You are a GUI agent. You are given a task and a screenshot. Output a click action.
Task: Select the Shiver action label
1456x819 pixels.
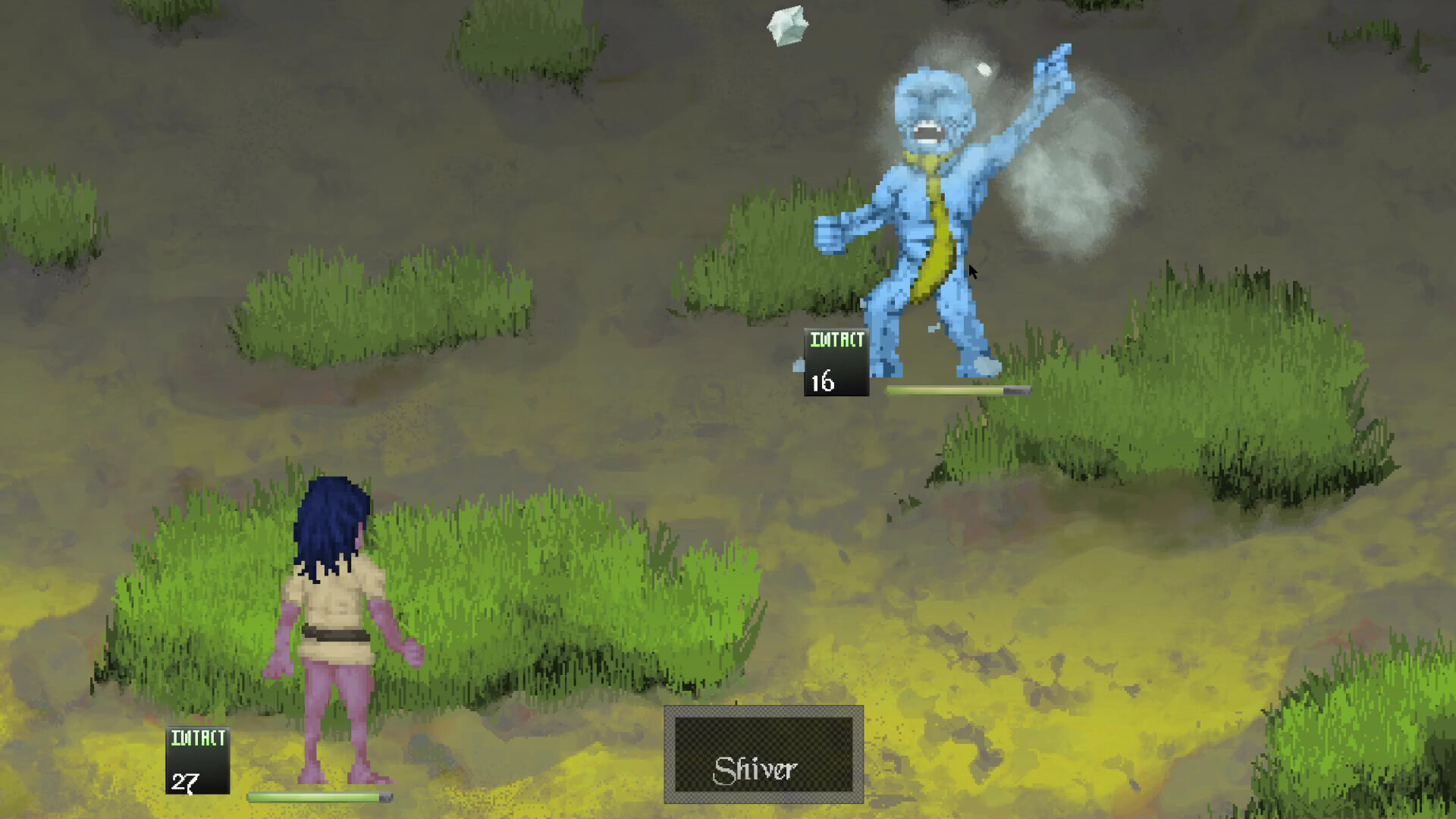pyautogui.click(x=758, y=768)
